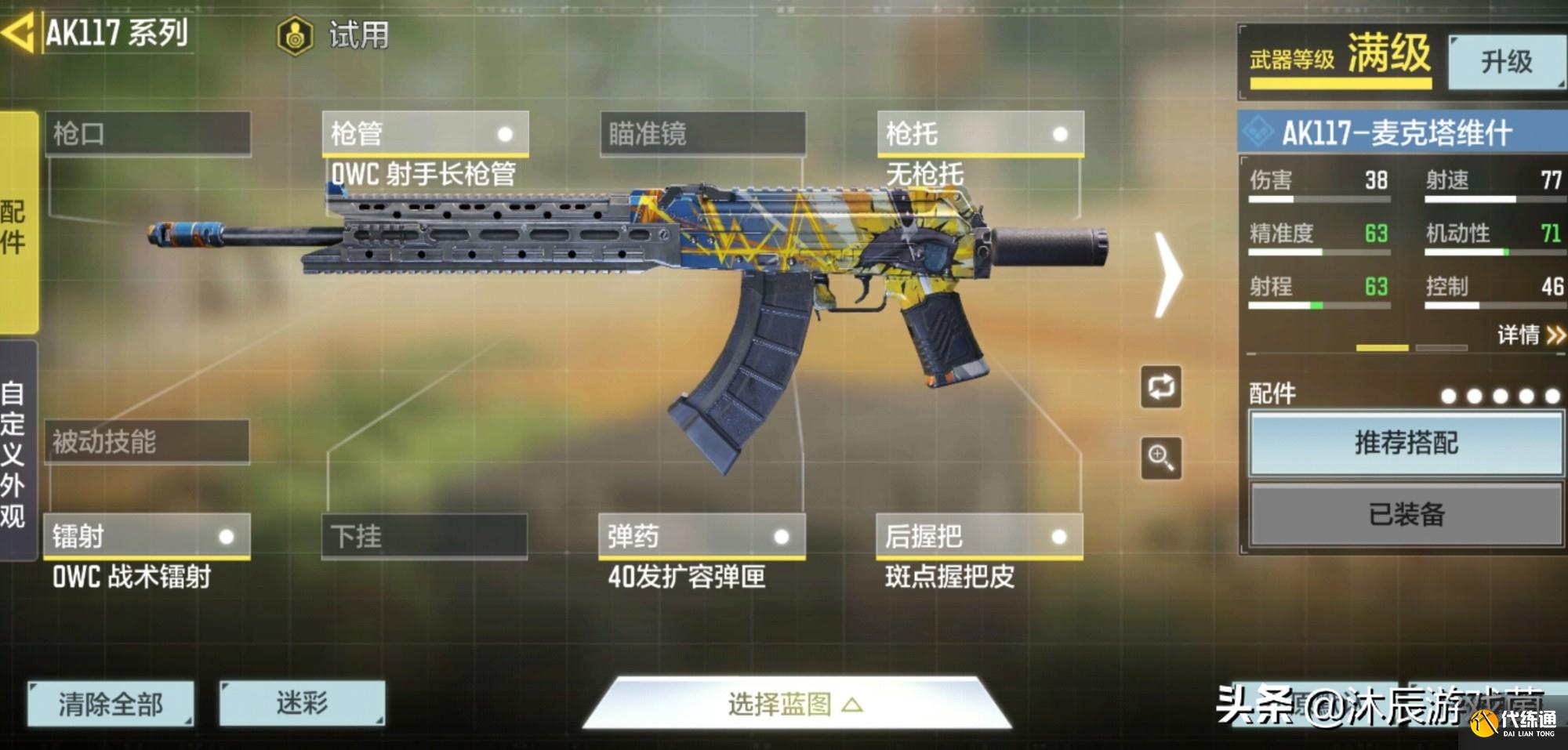Toggle the equipped OWC 射手长枪管 barrel

[x=427, y=134]
